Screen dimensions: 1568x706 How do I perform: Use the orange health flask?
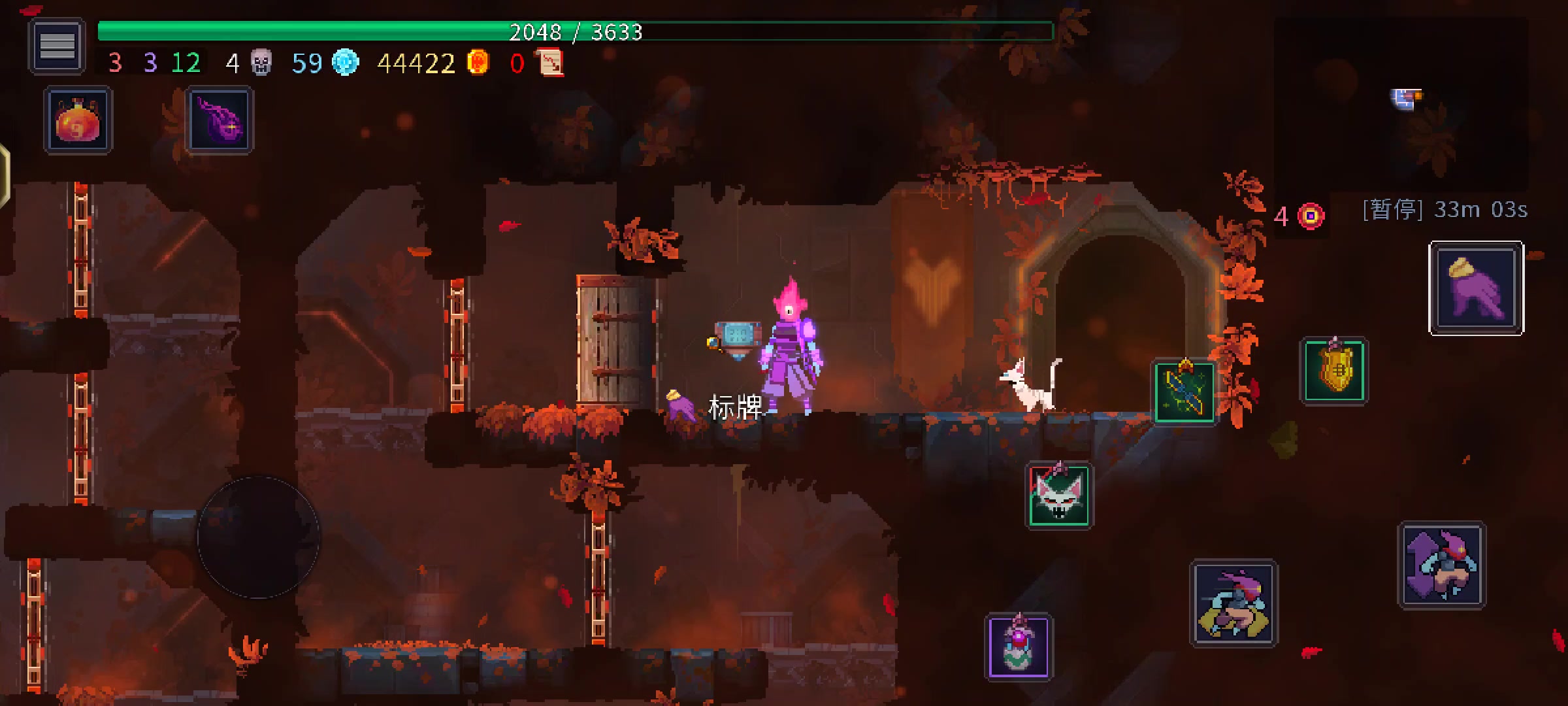78,121
